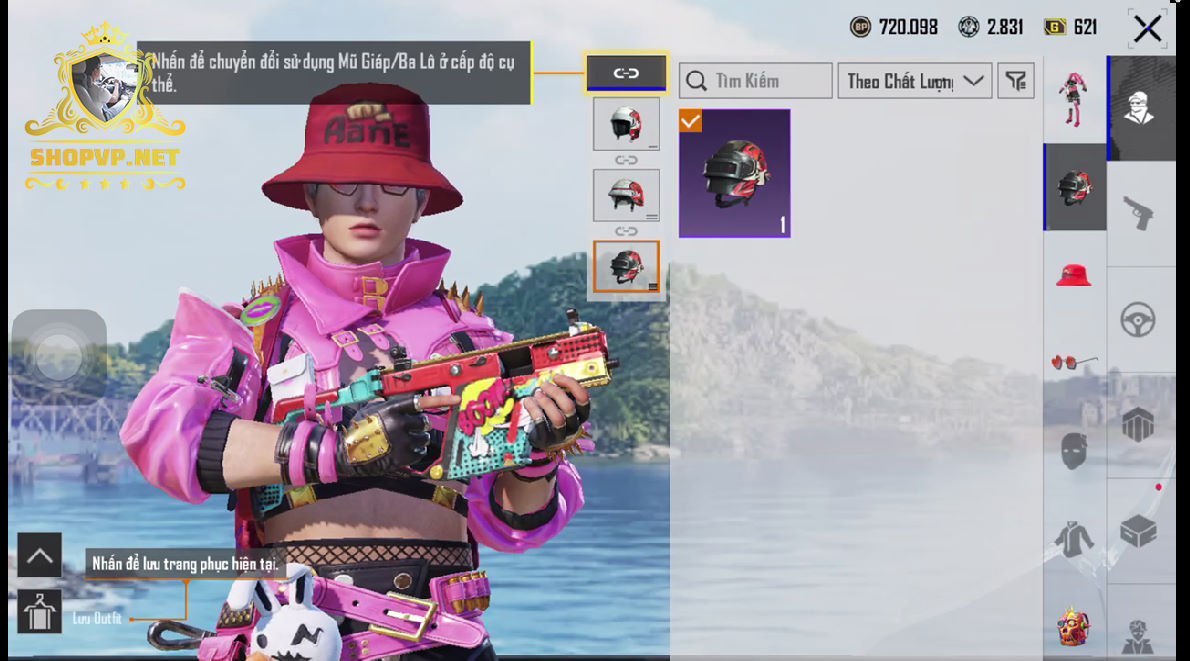Choose the level 1 white helmet slot

[626, 124]
